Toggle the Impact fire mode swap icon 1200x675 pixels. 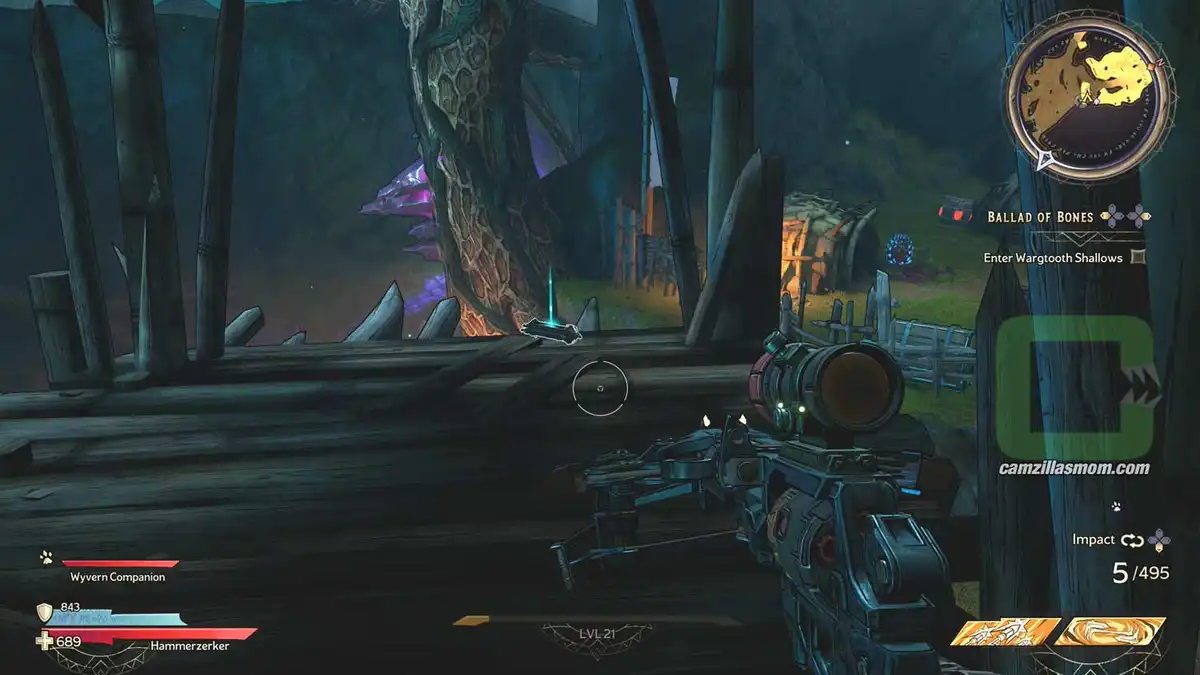click(1132, 540)
